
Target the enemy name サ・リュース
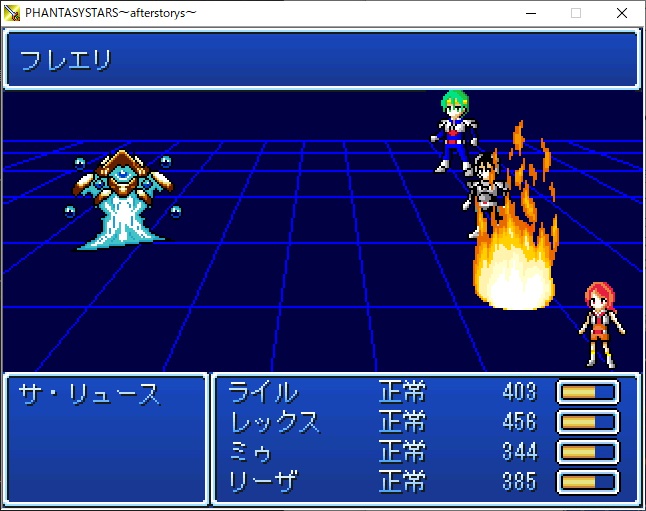(x=89, y=394)
